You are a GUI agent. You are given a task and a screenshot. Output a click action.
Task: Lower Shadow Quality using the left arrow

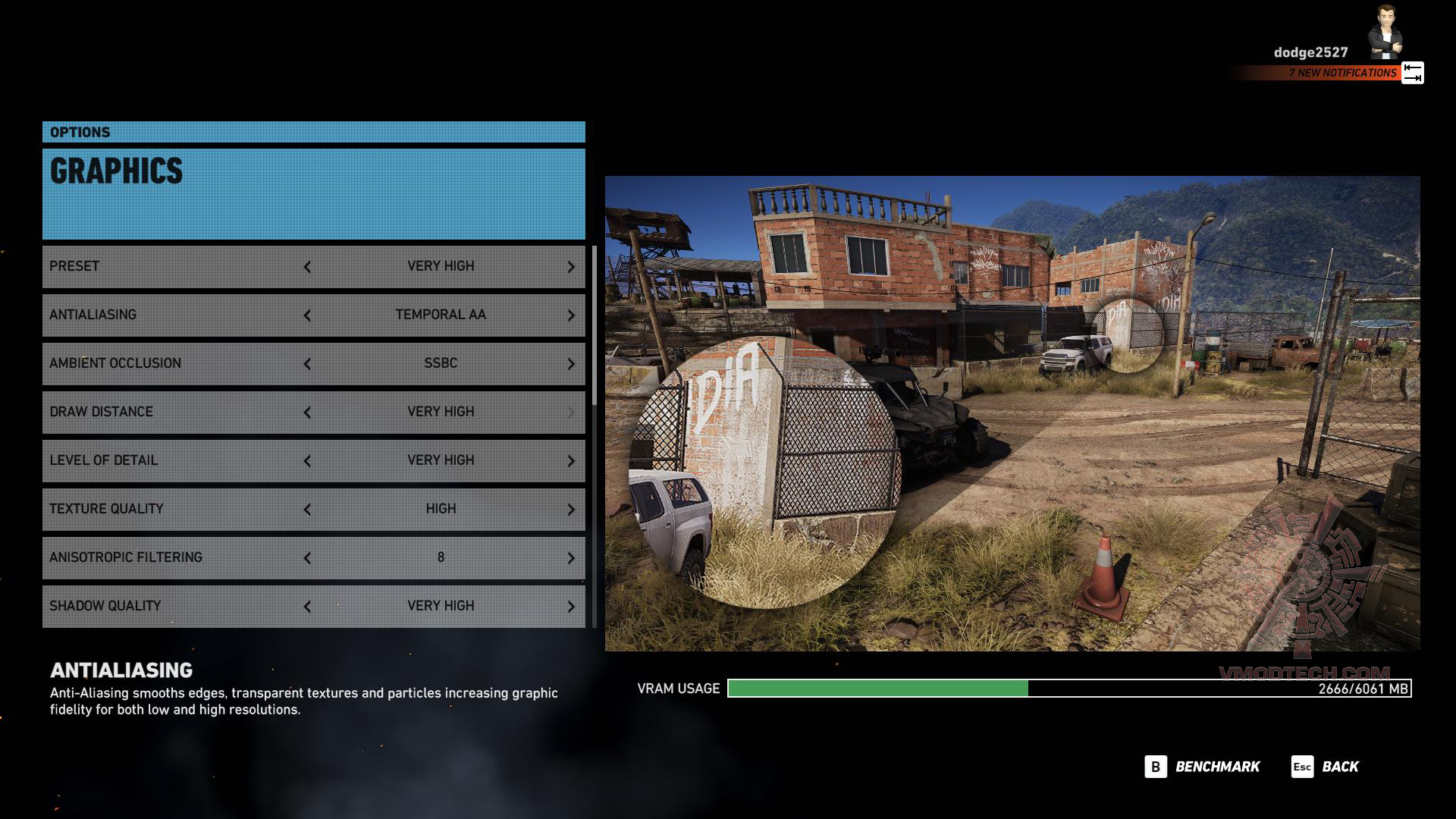pos(307,607)
